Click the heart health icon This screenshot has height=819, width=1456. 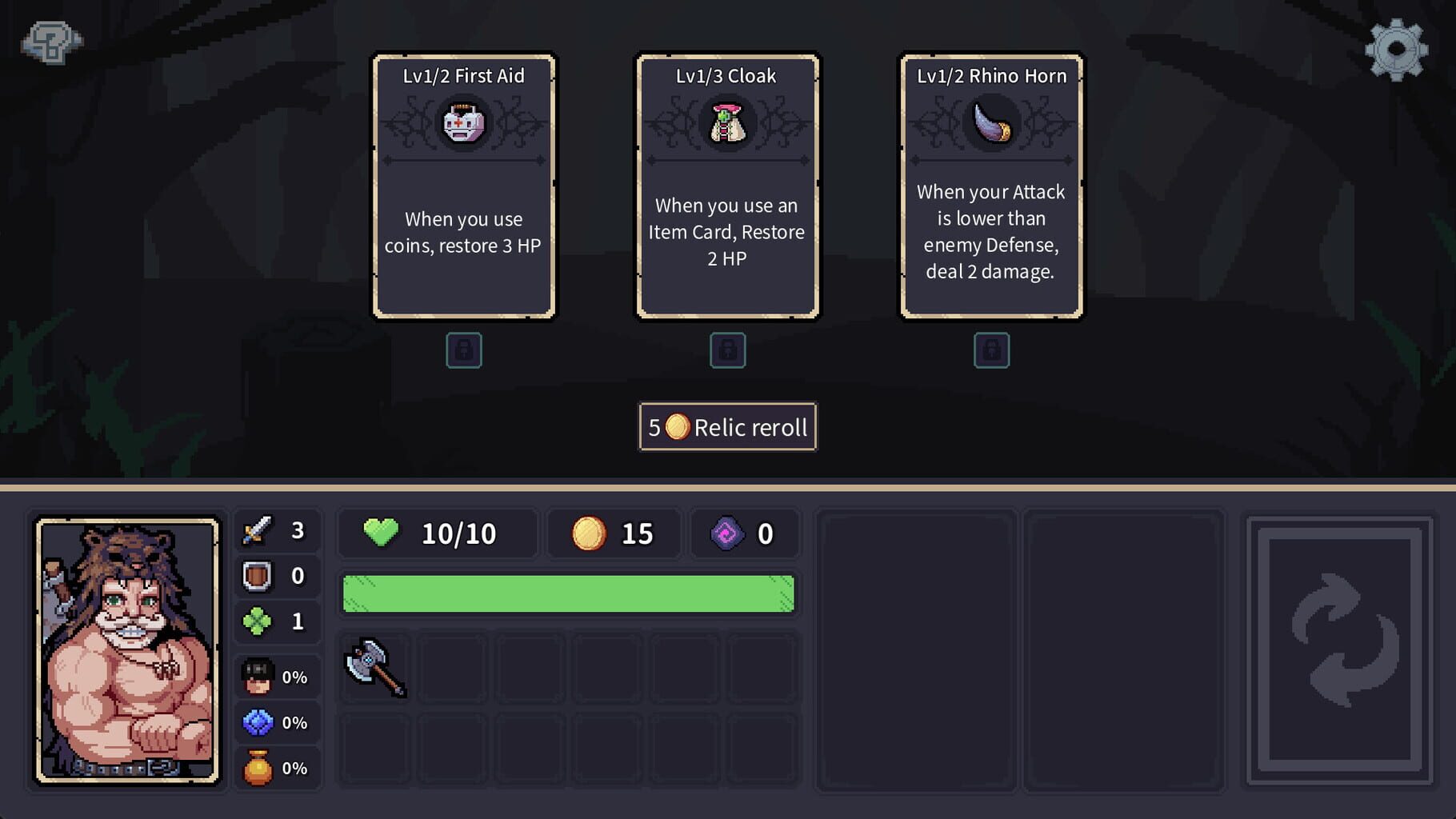click(382, 532)
